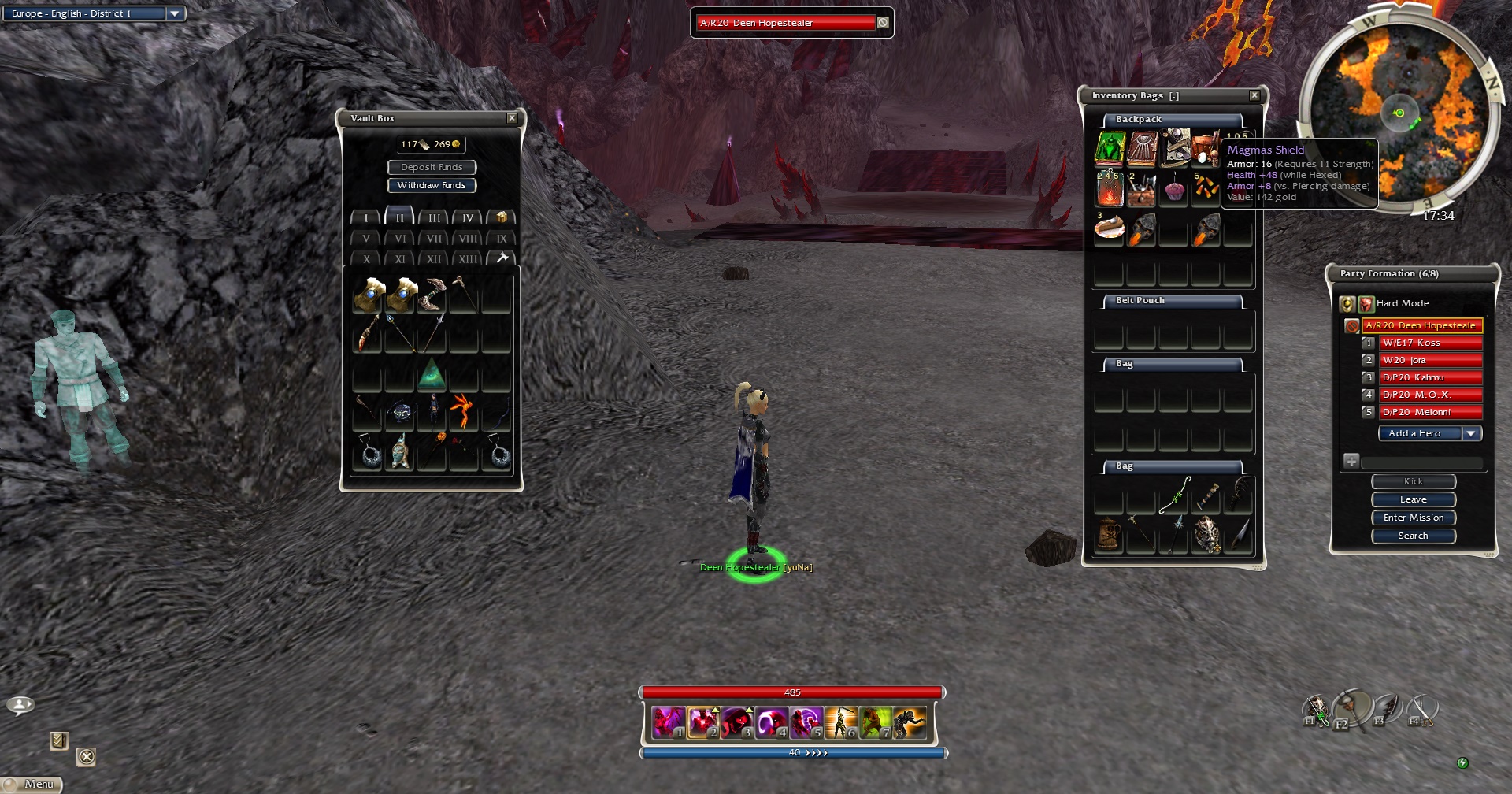Click the compass minimap
The width and height of the screenshot is (1512, 794).
[x=1399, y=113]
